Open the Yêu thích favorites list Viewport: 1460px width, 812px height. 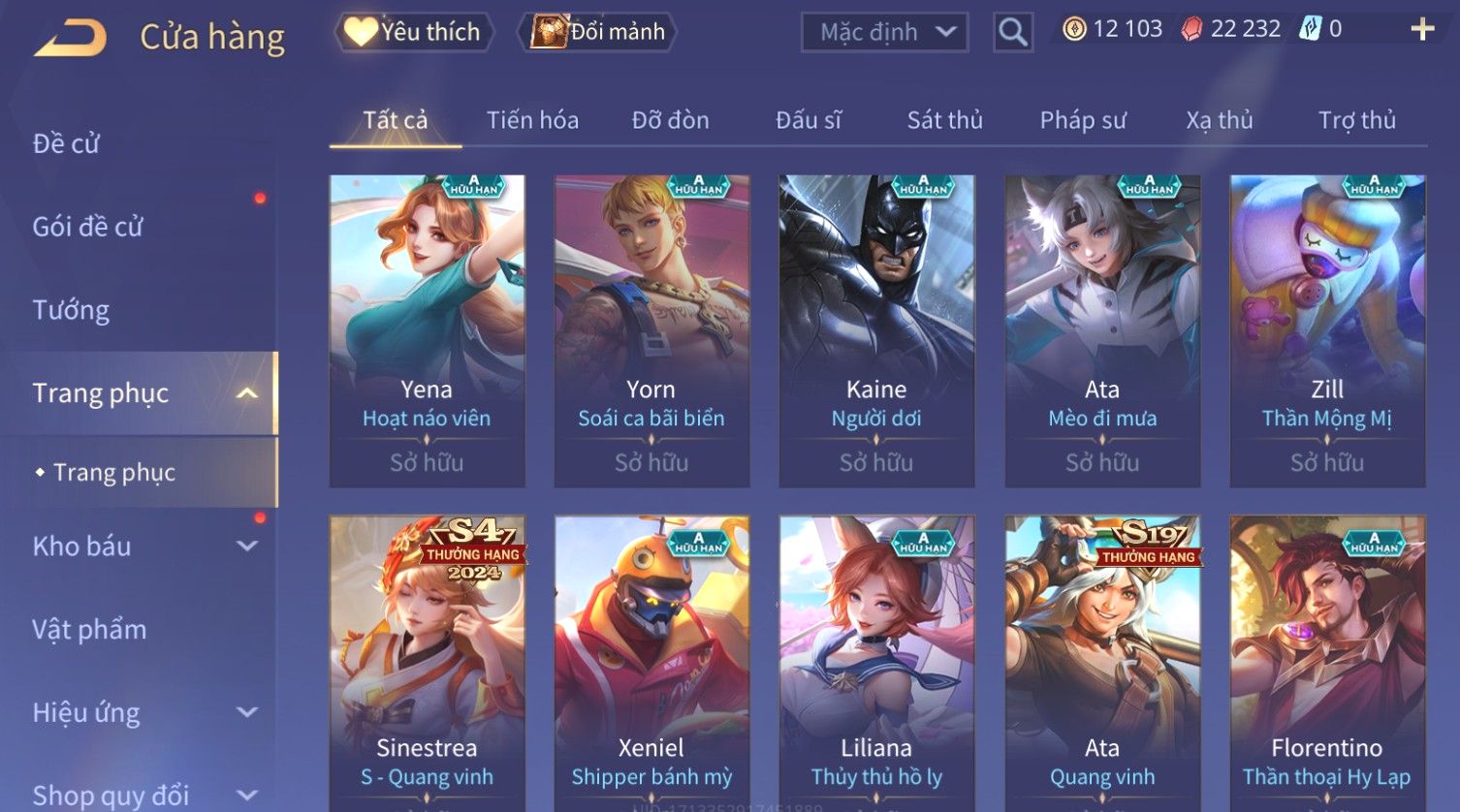(414, 32)
